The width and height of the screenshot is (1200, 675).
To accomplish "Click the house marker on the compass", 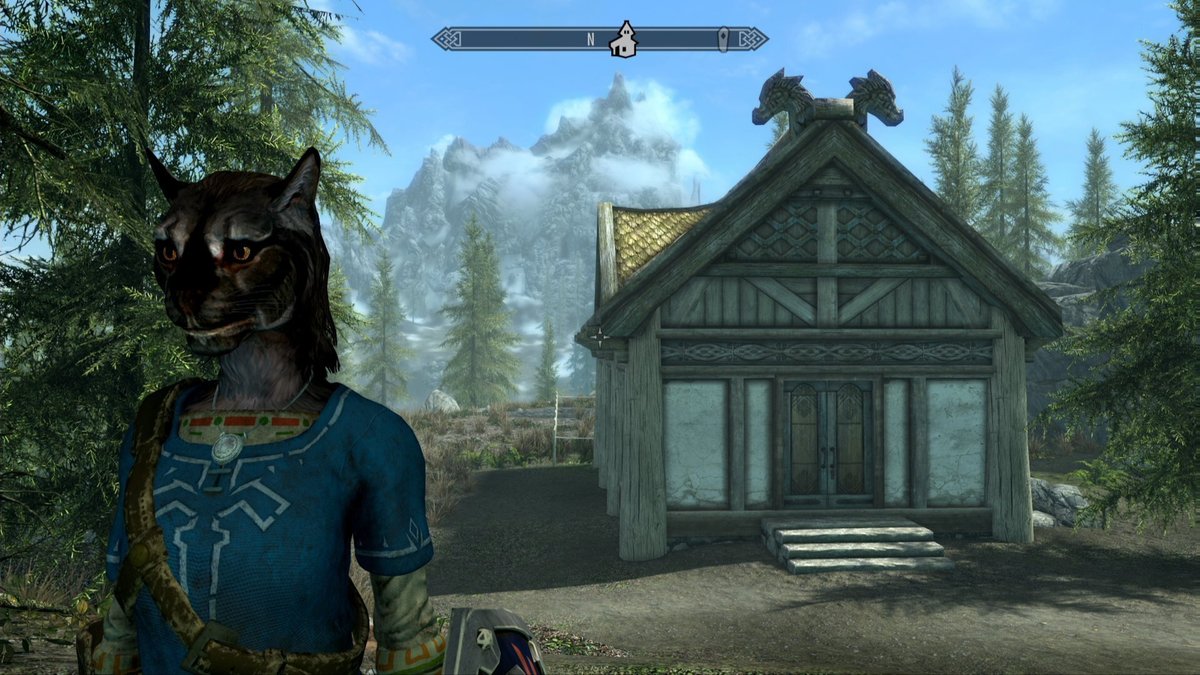I will [x=625, y=39].
